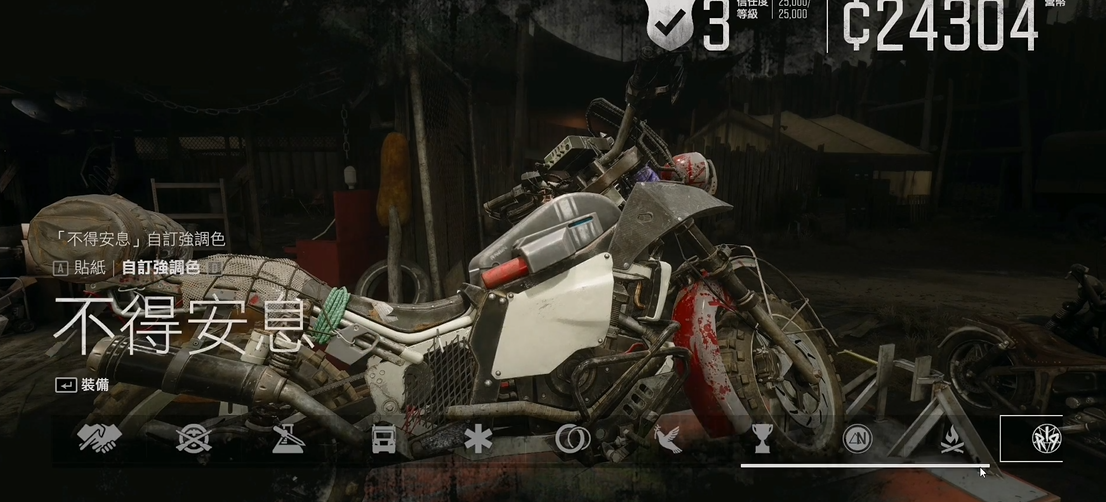Pick the interlocked rings accent icon
The height and width of the screenshot is (502, 1106).
click(573, 439)
